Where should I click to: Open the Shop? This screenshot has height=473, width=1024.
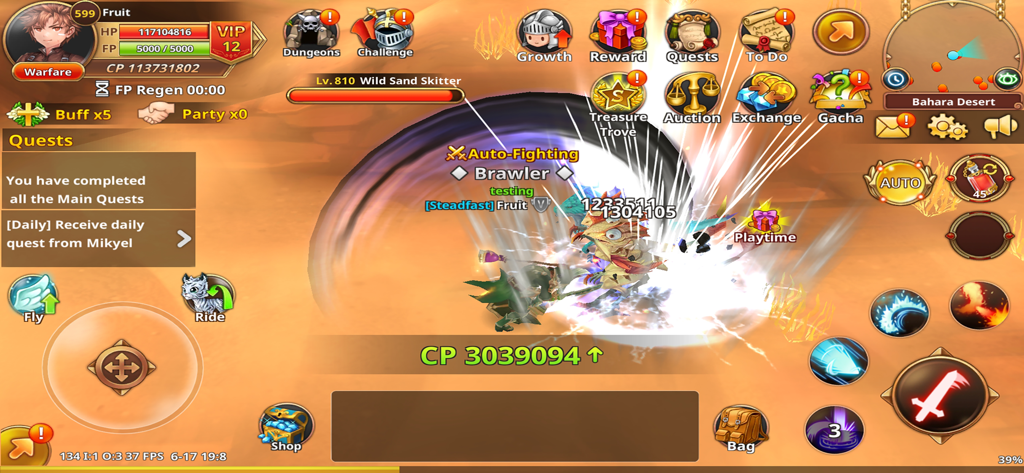point(286,428)
